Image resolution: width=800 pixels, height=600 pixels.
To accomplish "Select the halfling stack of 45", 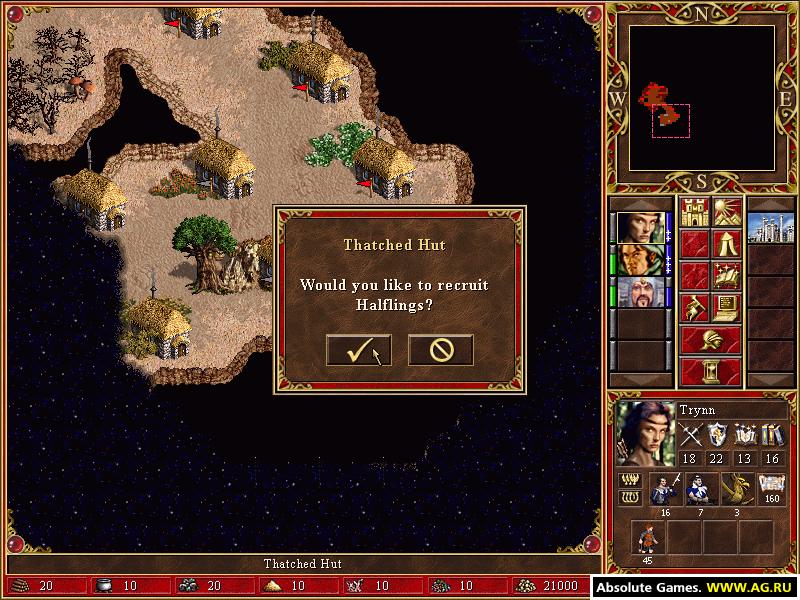I will [647, 537].
